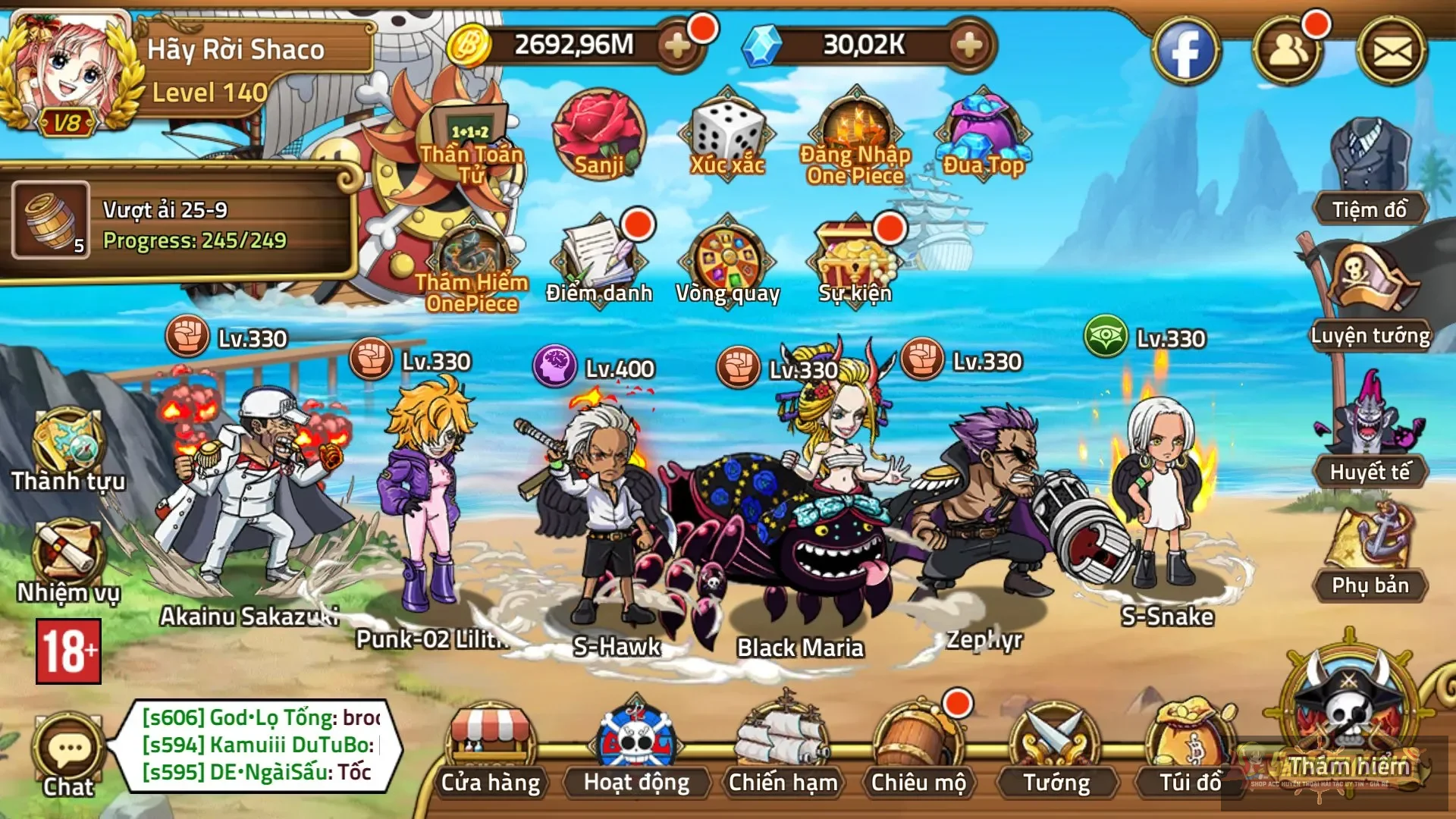Open the mail envelope inbox
1456x819 pixels.
pos(1392,52)
